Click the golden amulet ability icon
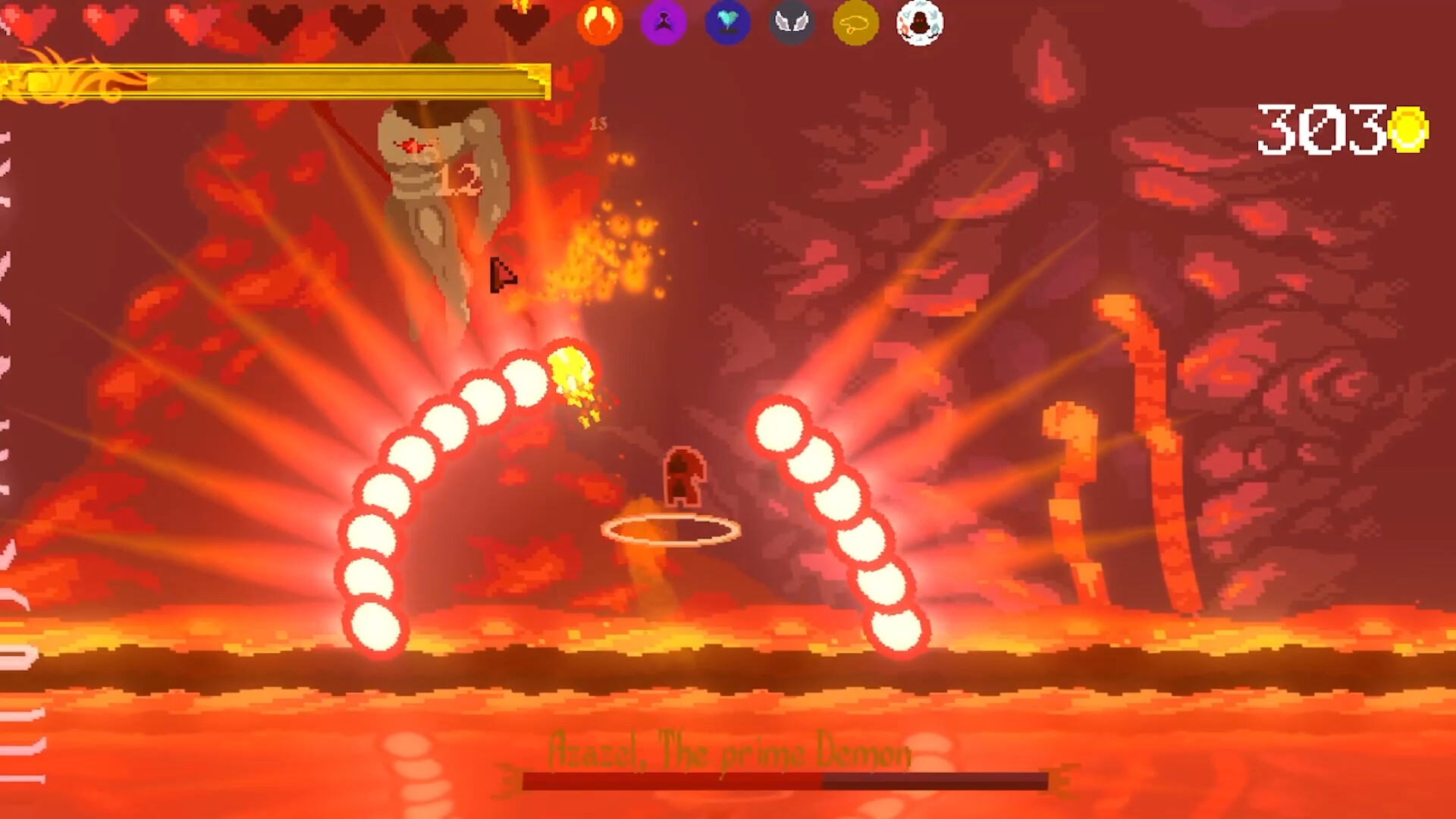This screenshot has width=1456, height=819. (x=855, y=24)
